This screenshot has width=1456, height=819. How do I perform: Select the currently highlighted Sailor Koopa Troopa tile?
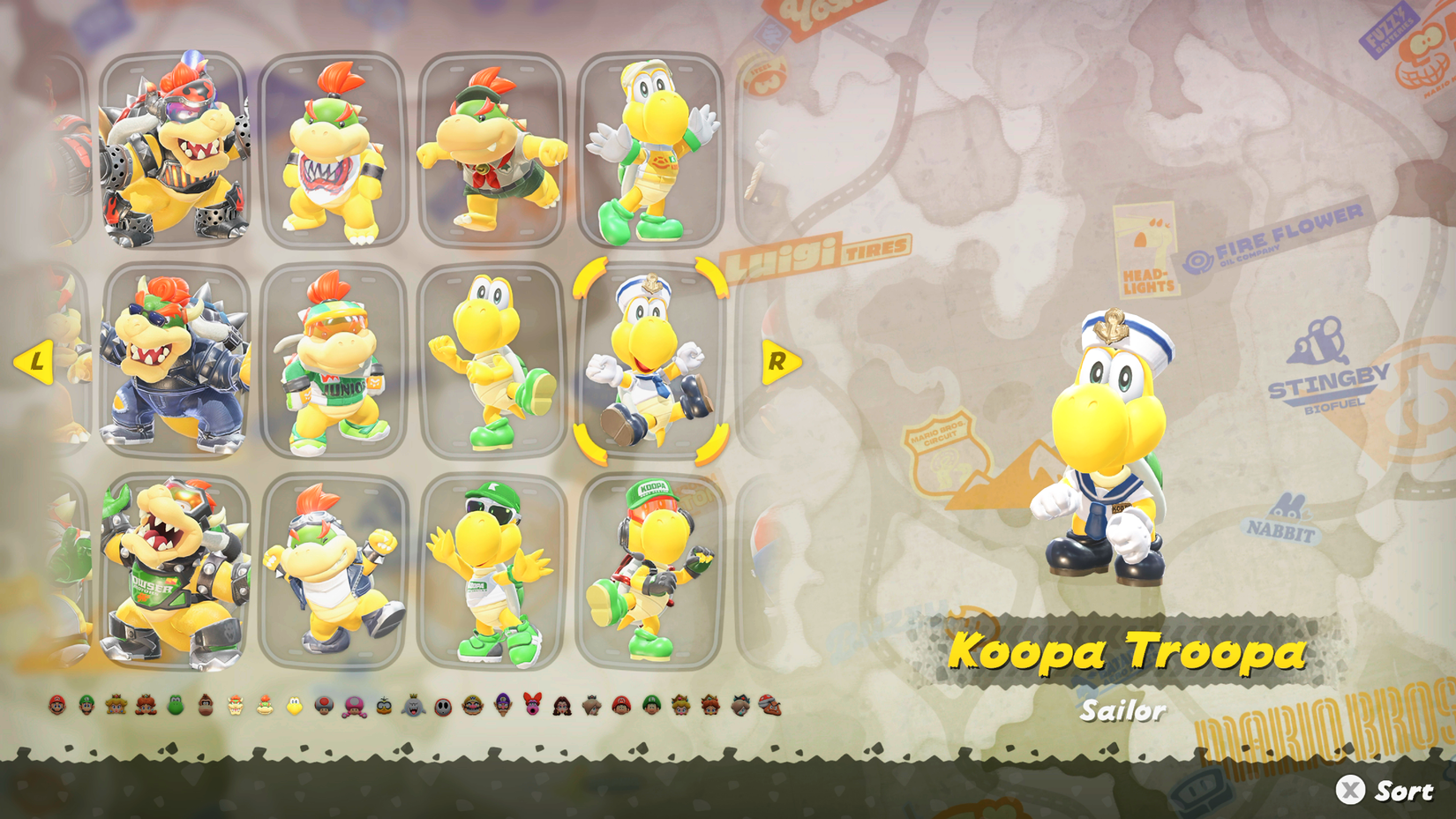click(x=649, y=362)
